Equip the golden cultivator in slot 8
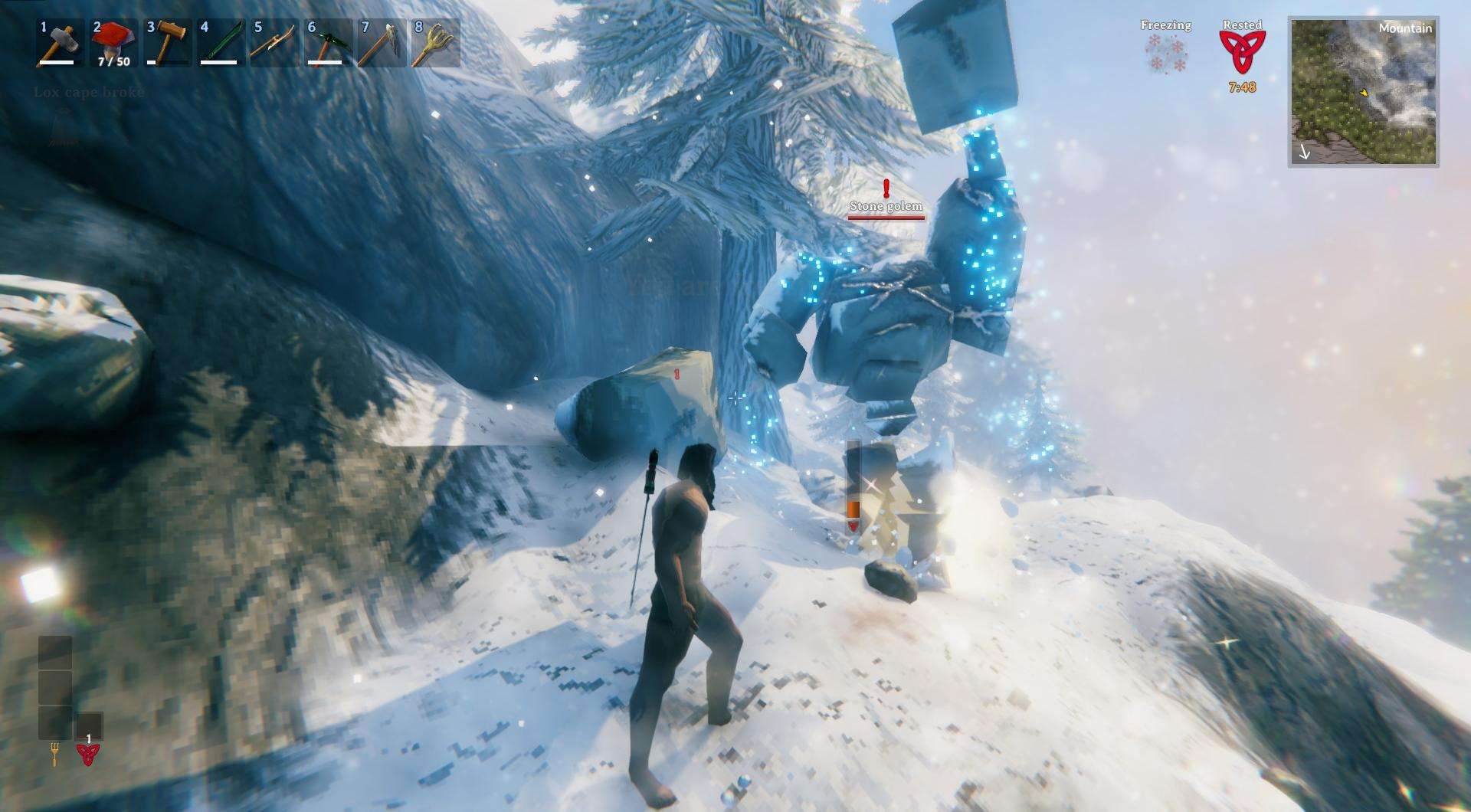The image size is (1471, 812). 435,43
